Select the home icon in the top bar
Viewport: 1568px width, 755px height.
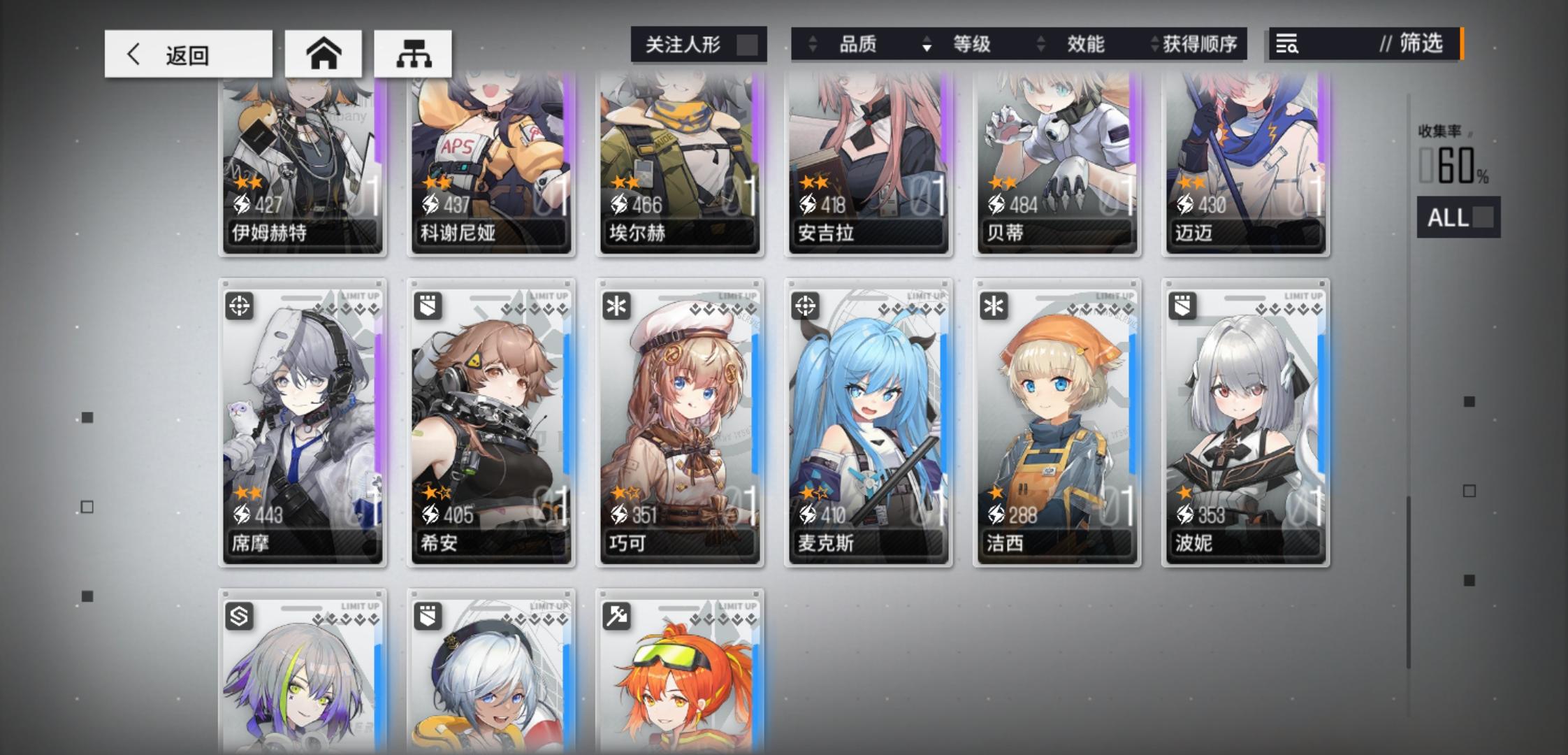[x=323, y=52]
